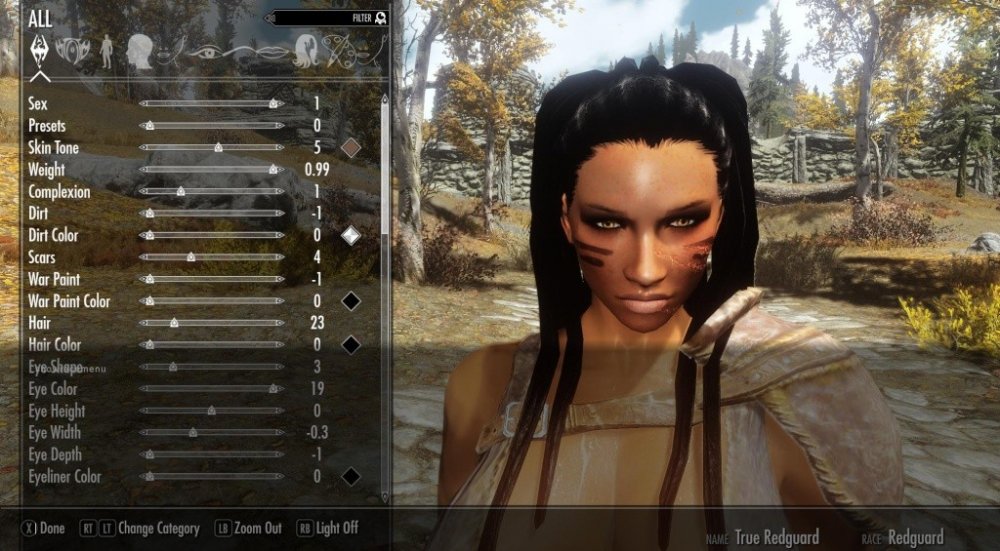The image size is (1000, 551).
Task: Open the Hair Color swatch
Action: coord(350,345)
